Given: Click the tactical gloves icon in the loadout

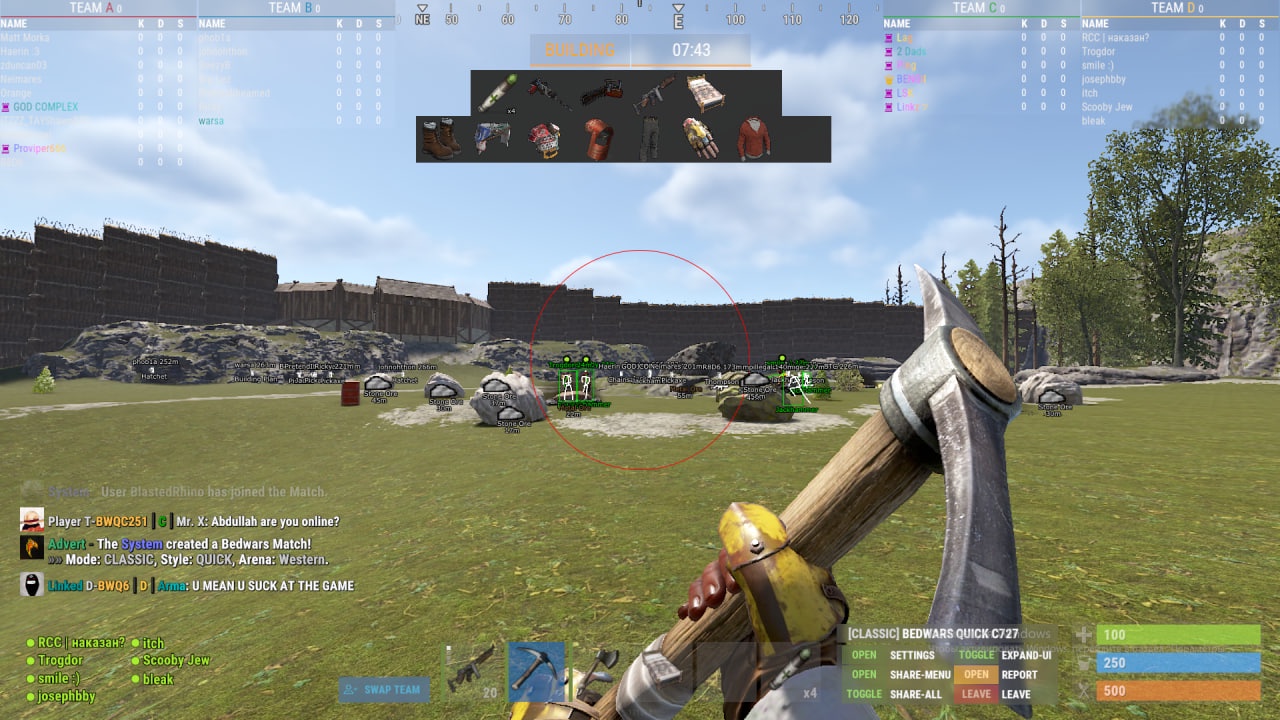Looking at the screenshot, I should pos(699,138).
